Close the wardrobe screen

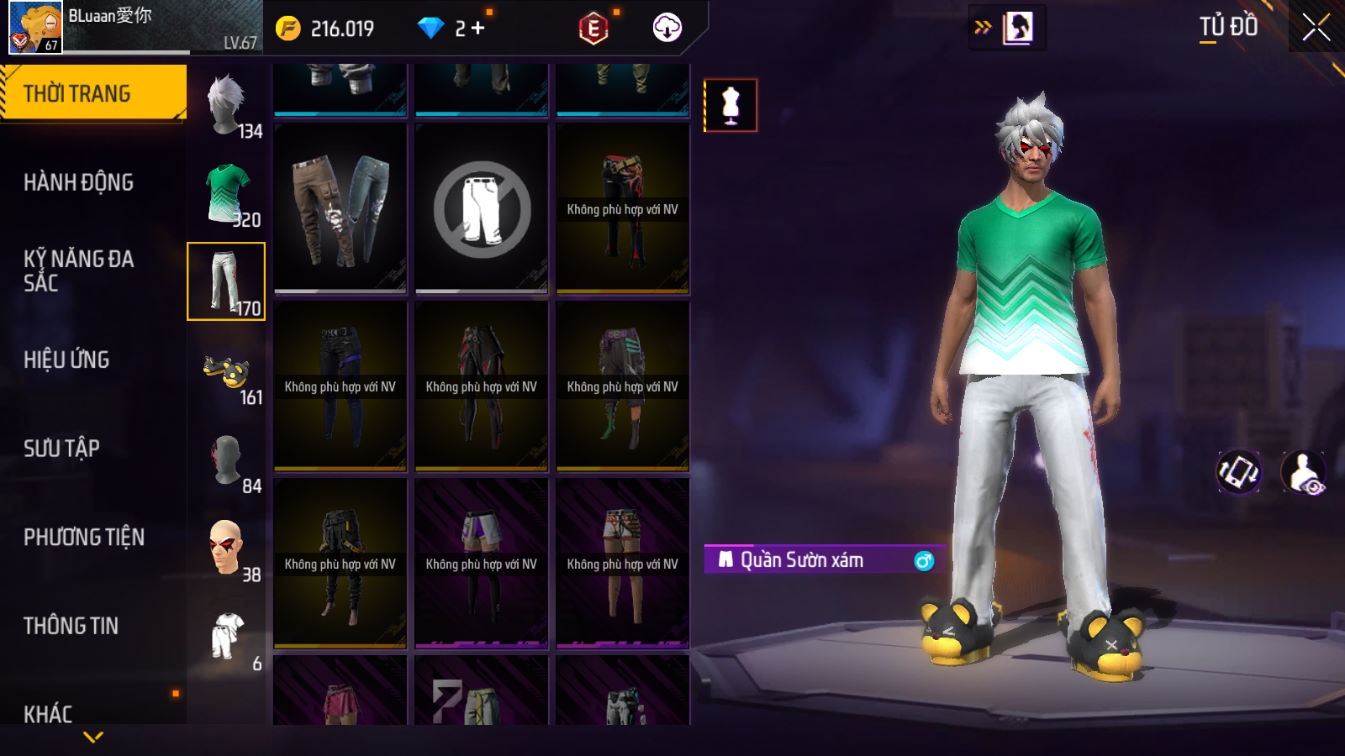tap(1316, 28)
